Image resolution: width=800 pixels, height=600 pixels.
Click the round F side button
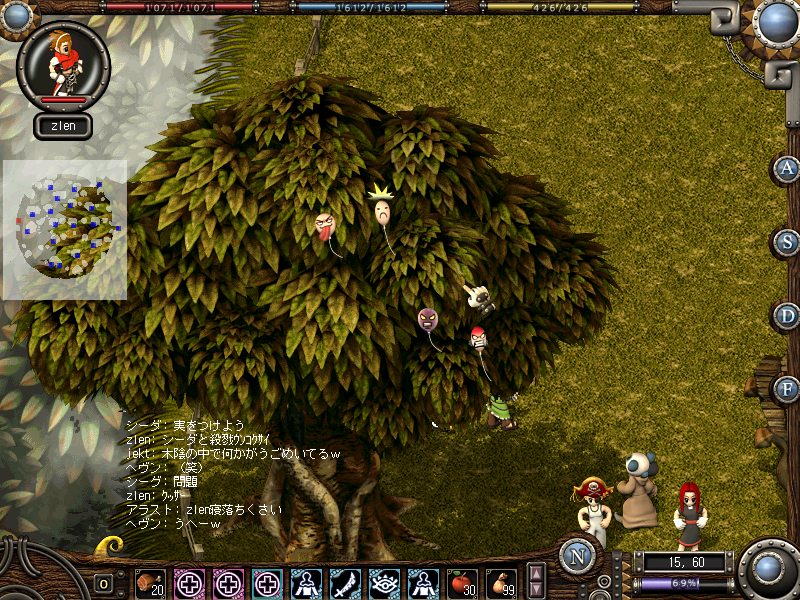pos(788,388)
